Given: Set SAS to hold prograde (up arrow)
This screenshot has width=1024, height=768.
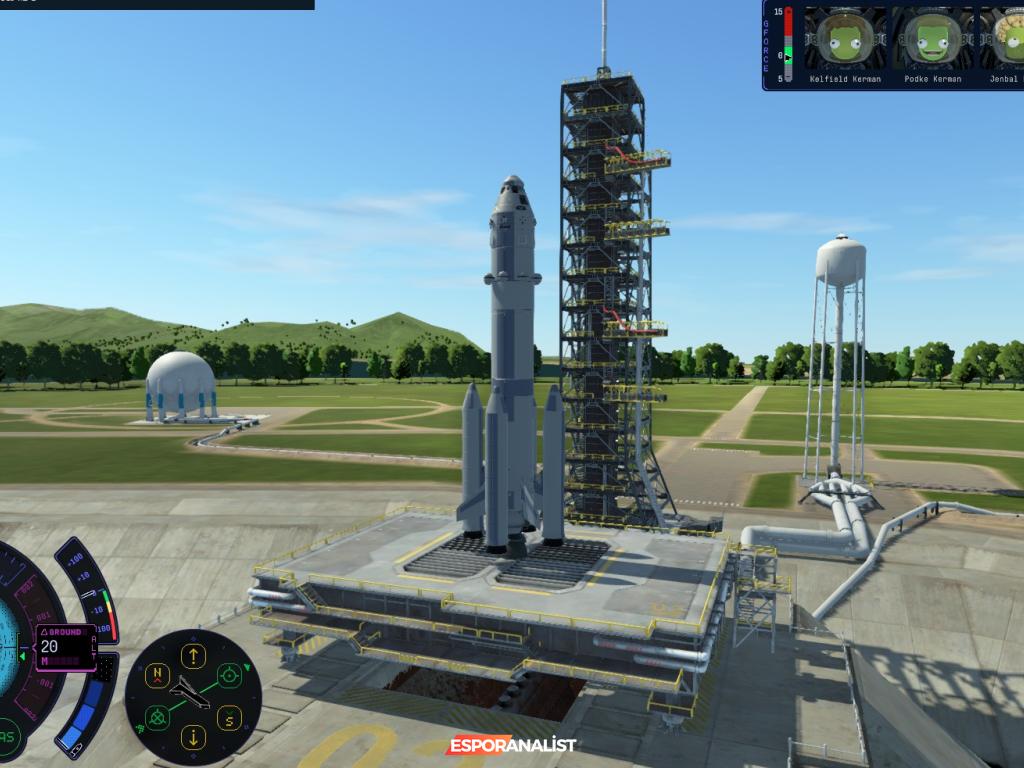Looking at the screenshot, I should [x=192, y=655].
